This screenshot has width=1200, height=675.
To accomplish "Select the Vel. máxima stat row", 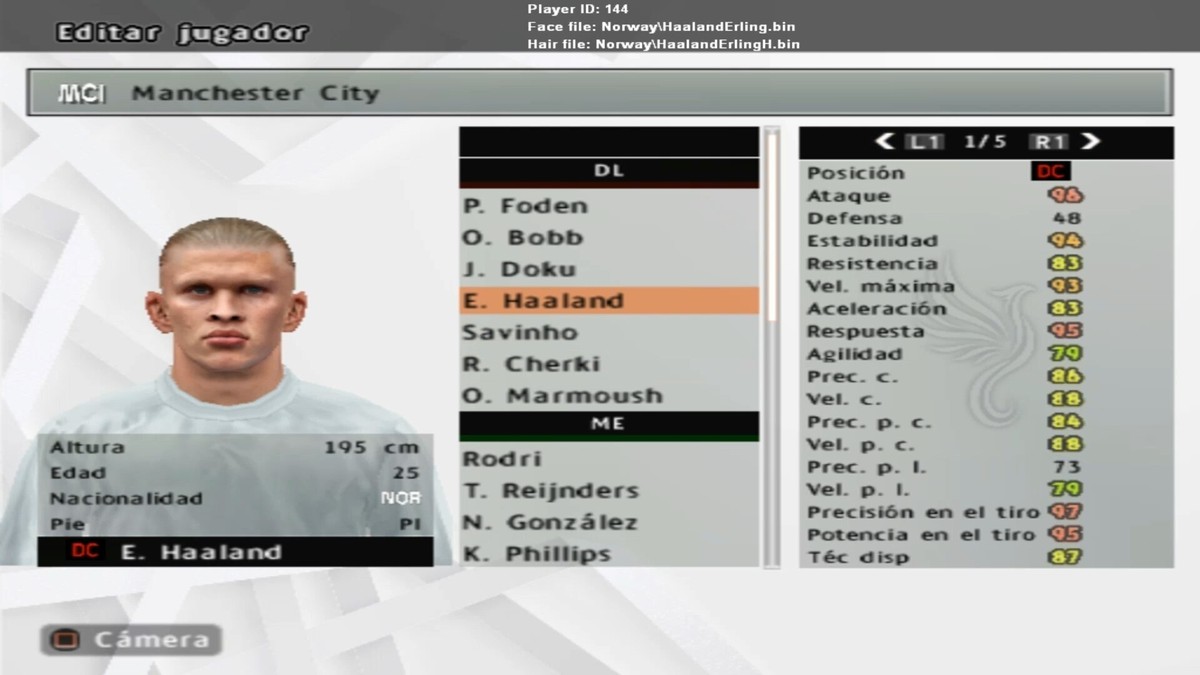I will click(985, 286).
